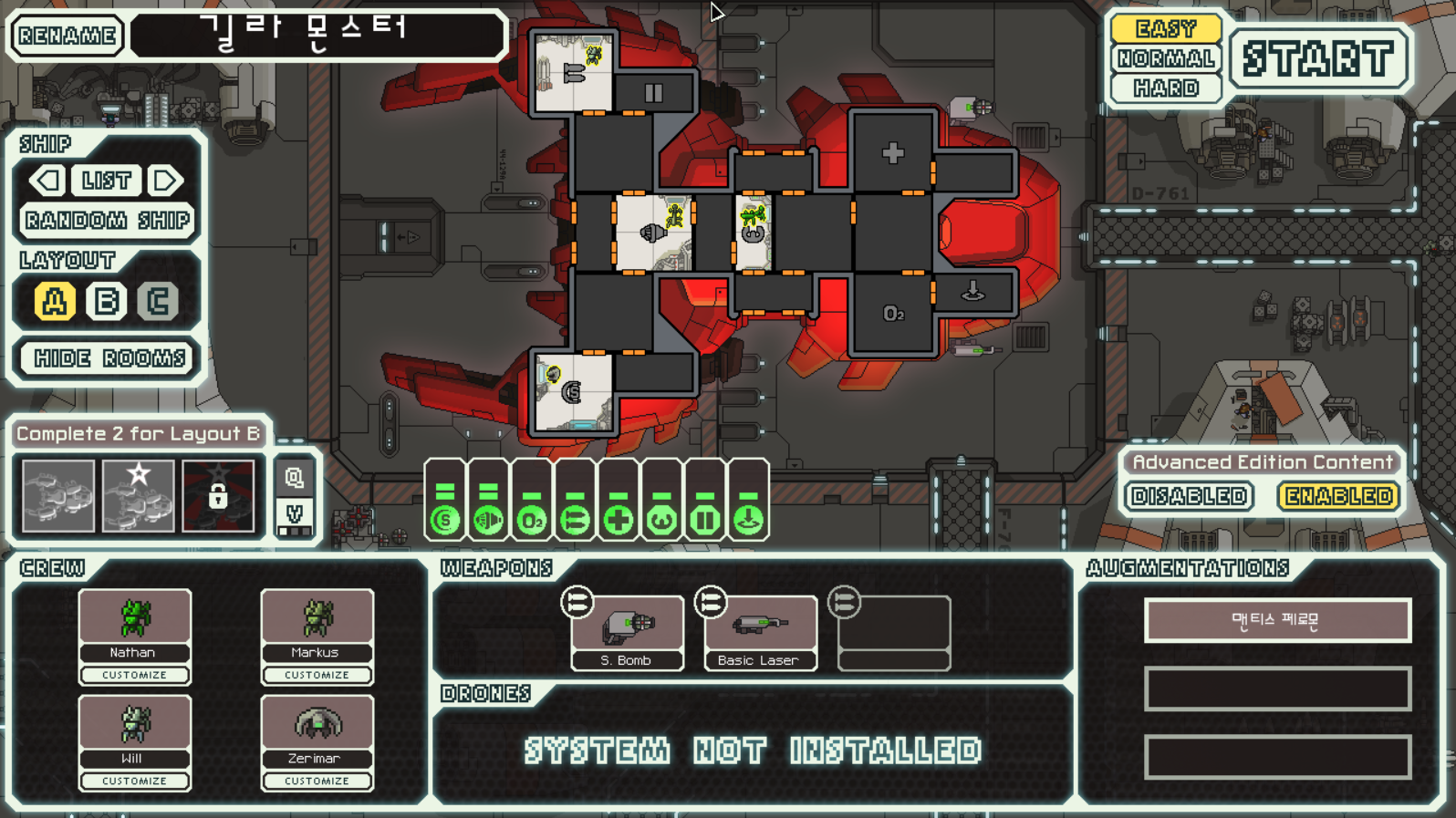Customize crew member Zerimar

click(317, 781)
